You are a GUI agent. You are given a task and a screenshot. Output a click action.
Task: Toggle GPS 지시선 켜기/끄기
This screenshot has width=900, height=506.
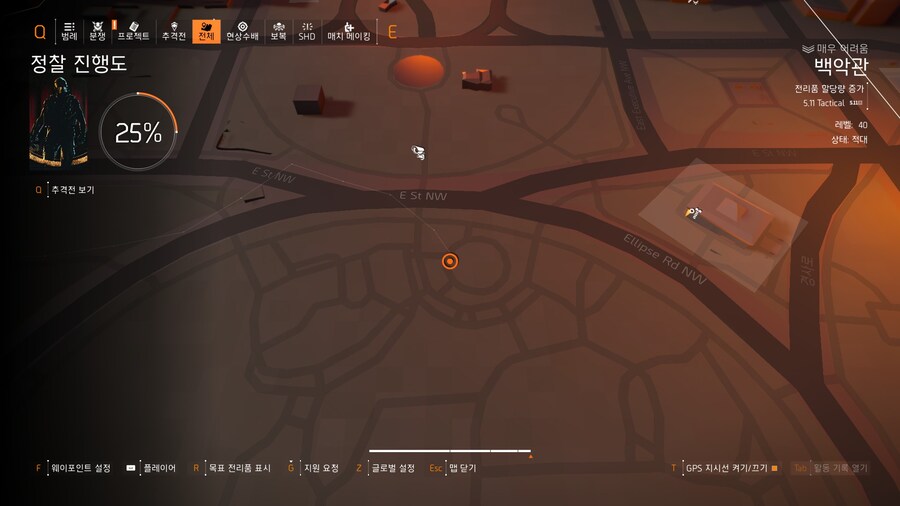(x=726, y=468)
